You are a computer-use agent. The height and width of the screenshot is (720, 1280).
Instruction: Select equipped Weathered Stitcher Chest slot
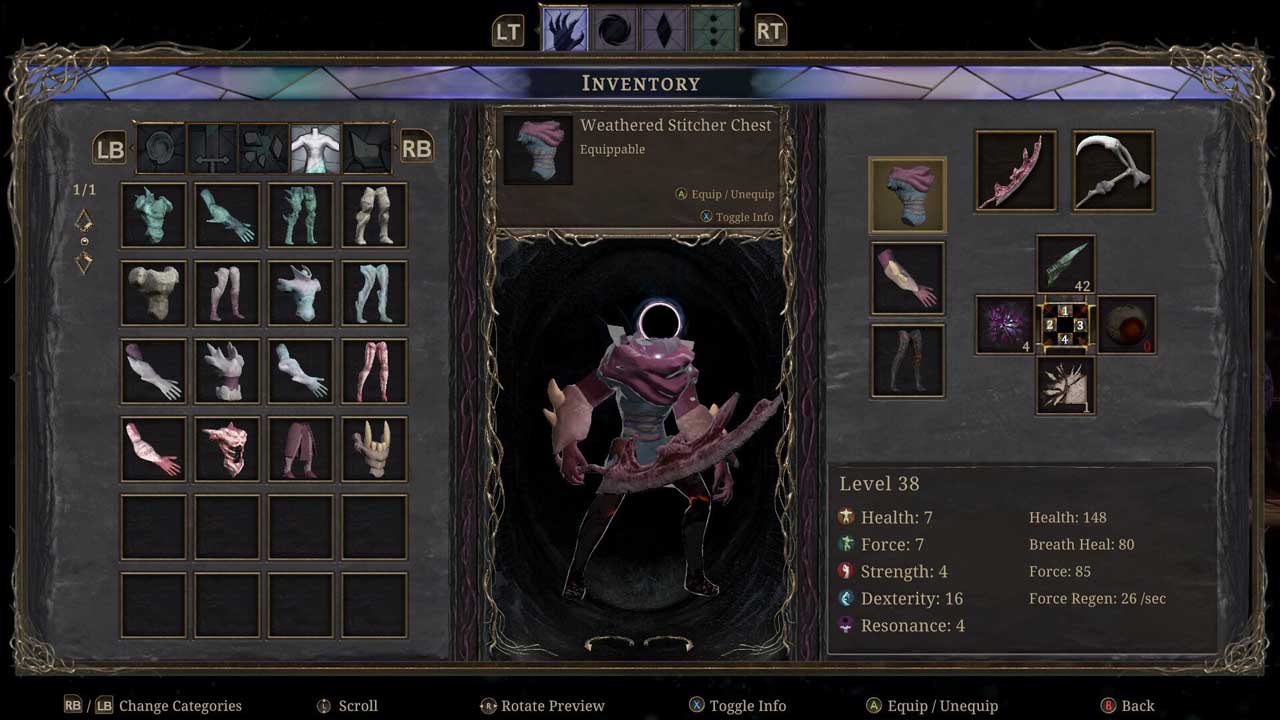908,195
